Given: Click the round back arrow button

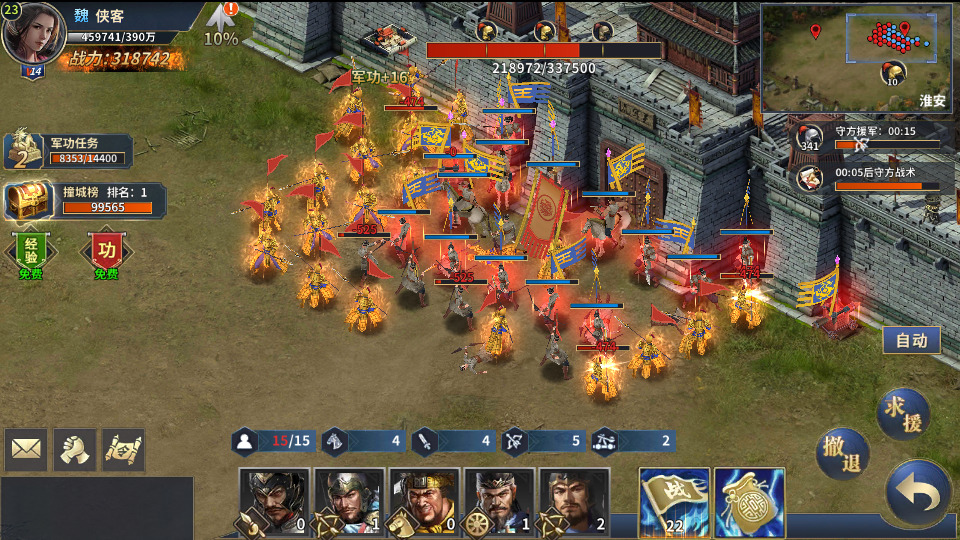Looking at the screenshot, I should (918, 493).
